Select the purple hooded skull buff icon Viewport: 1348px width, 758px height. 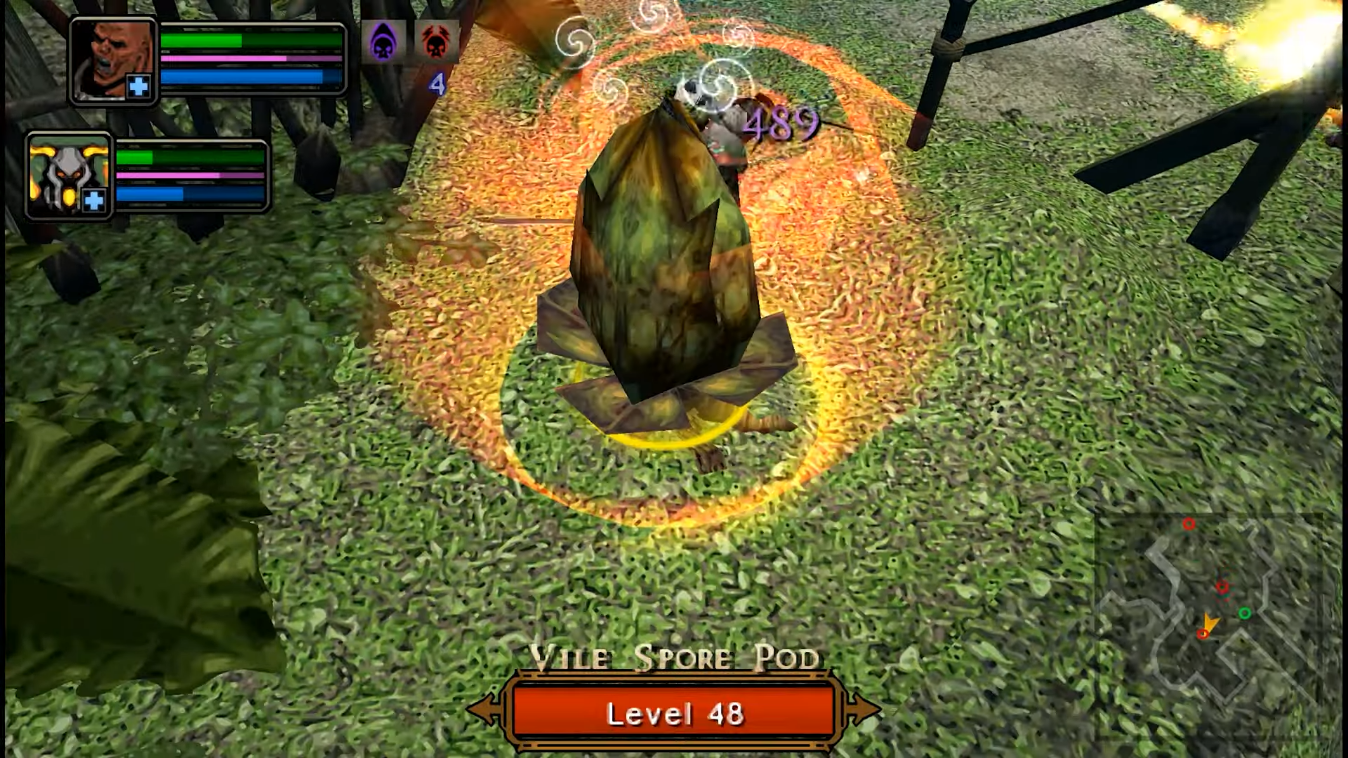pos(384,42)
